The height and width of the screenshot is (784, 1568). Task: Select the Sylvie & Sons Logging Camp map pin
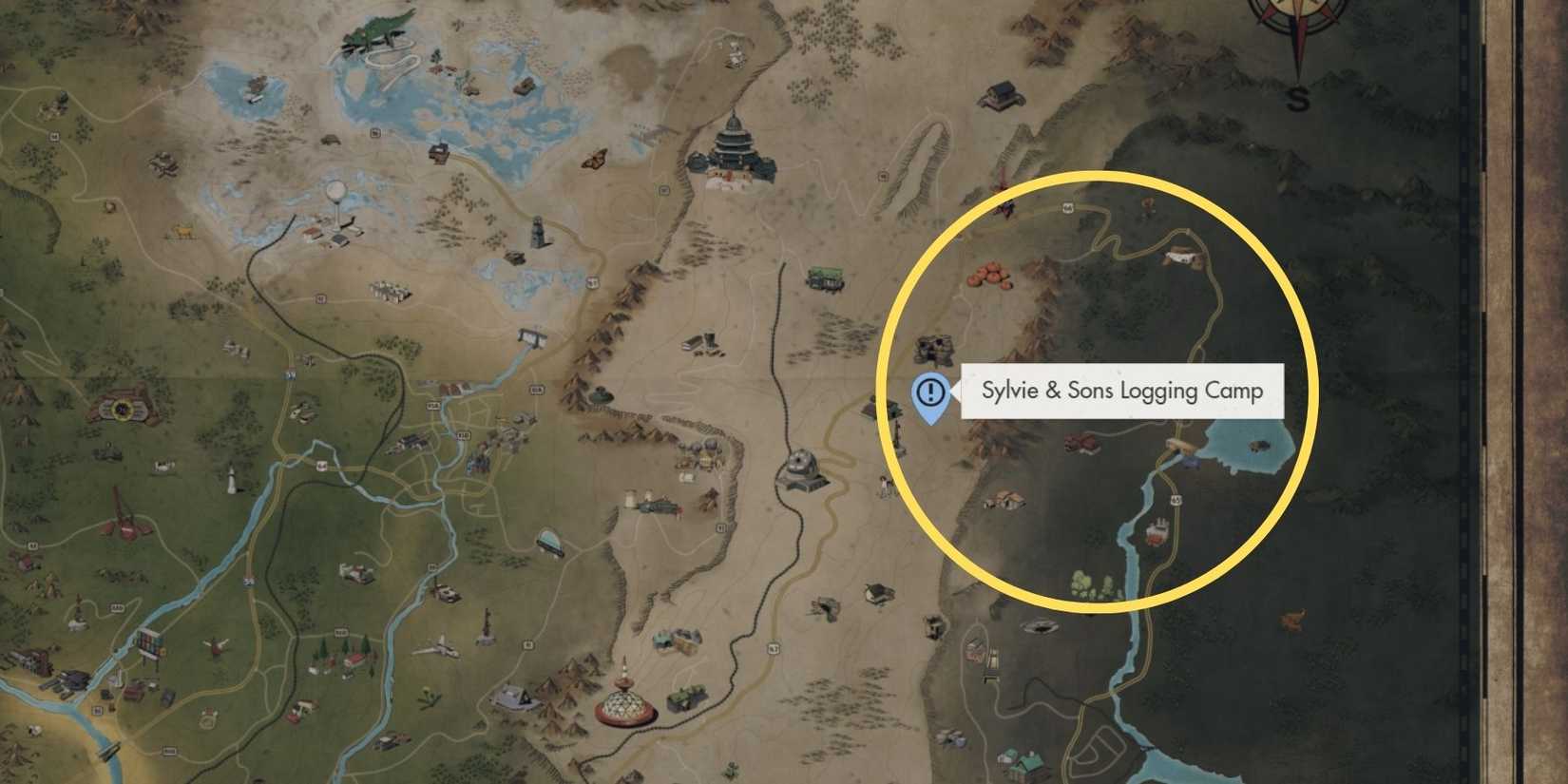click(929, 399)
